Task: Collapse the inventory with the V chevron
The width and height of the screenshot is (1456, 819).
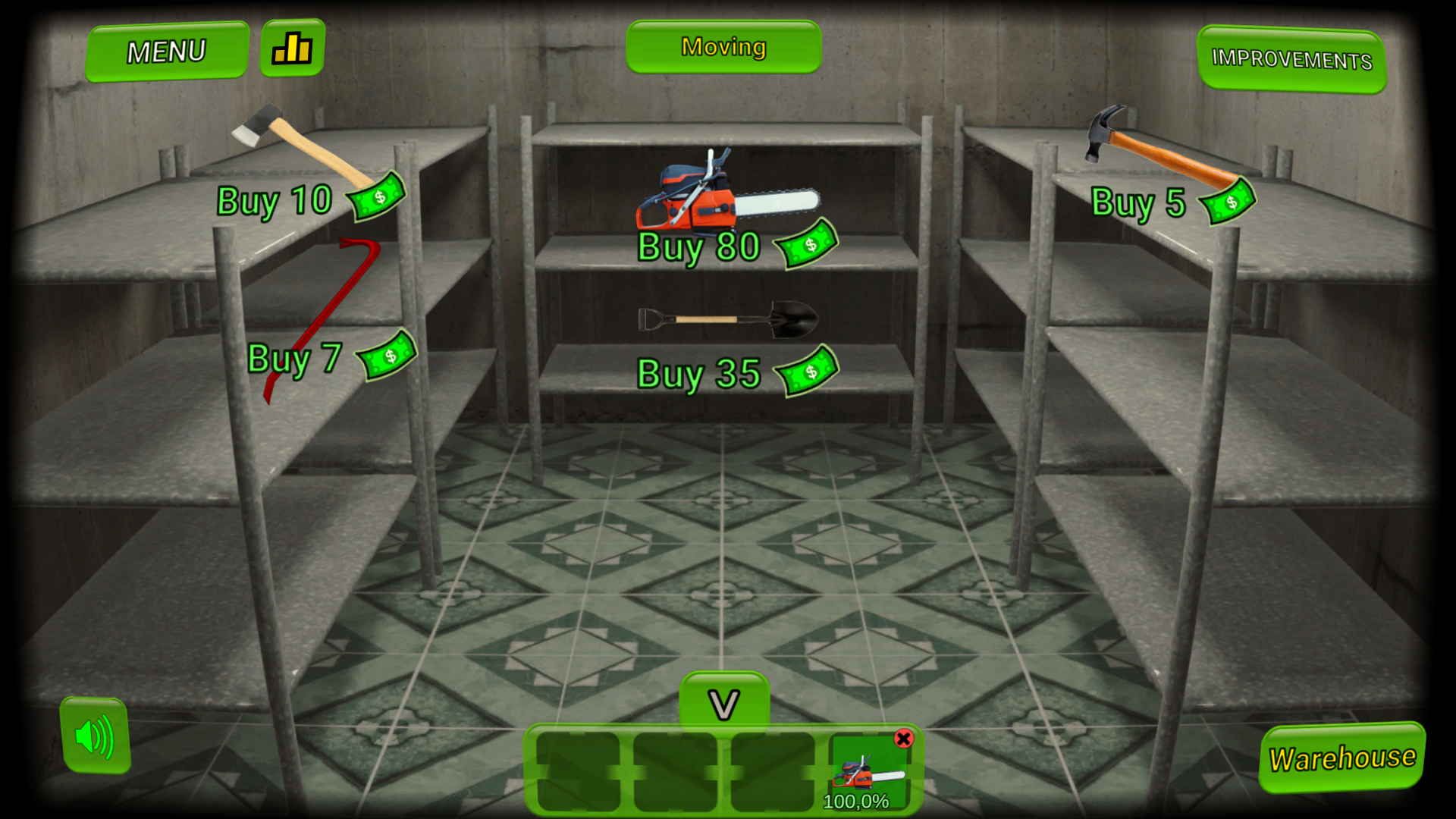Action: tap(726, 701)
